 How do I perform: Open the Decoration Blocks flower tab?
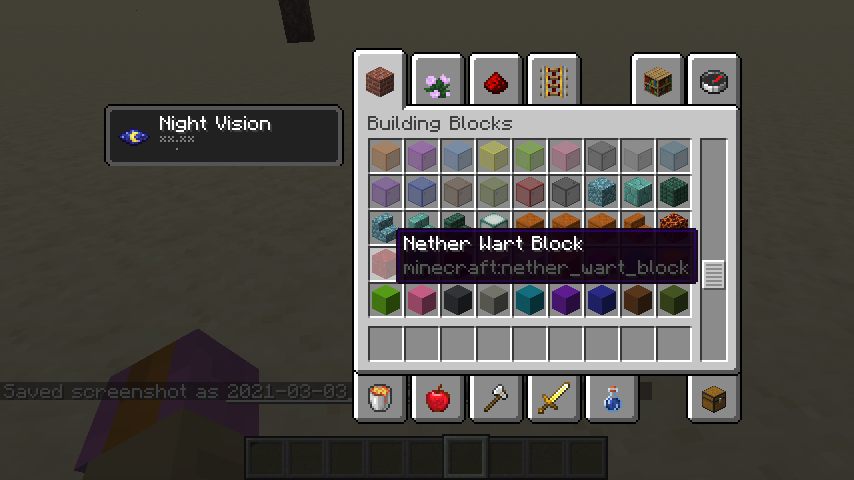point(437,83)
